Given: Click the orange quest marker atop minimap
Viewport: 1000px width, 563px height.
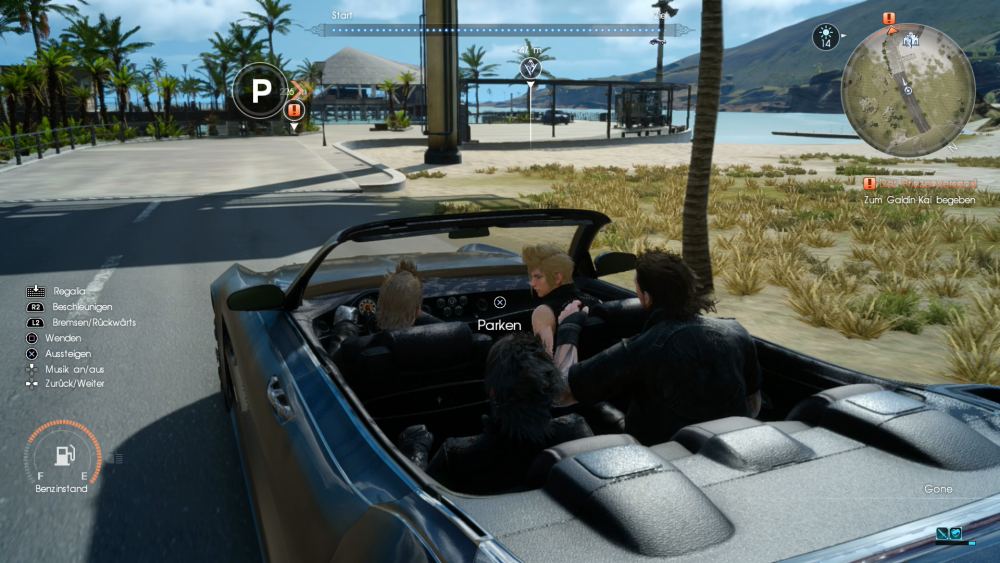Looking at the screenshot, I should click(889, 18).
